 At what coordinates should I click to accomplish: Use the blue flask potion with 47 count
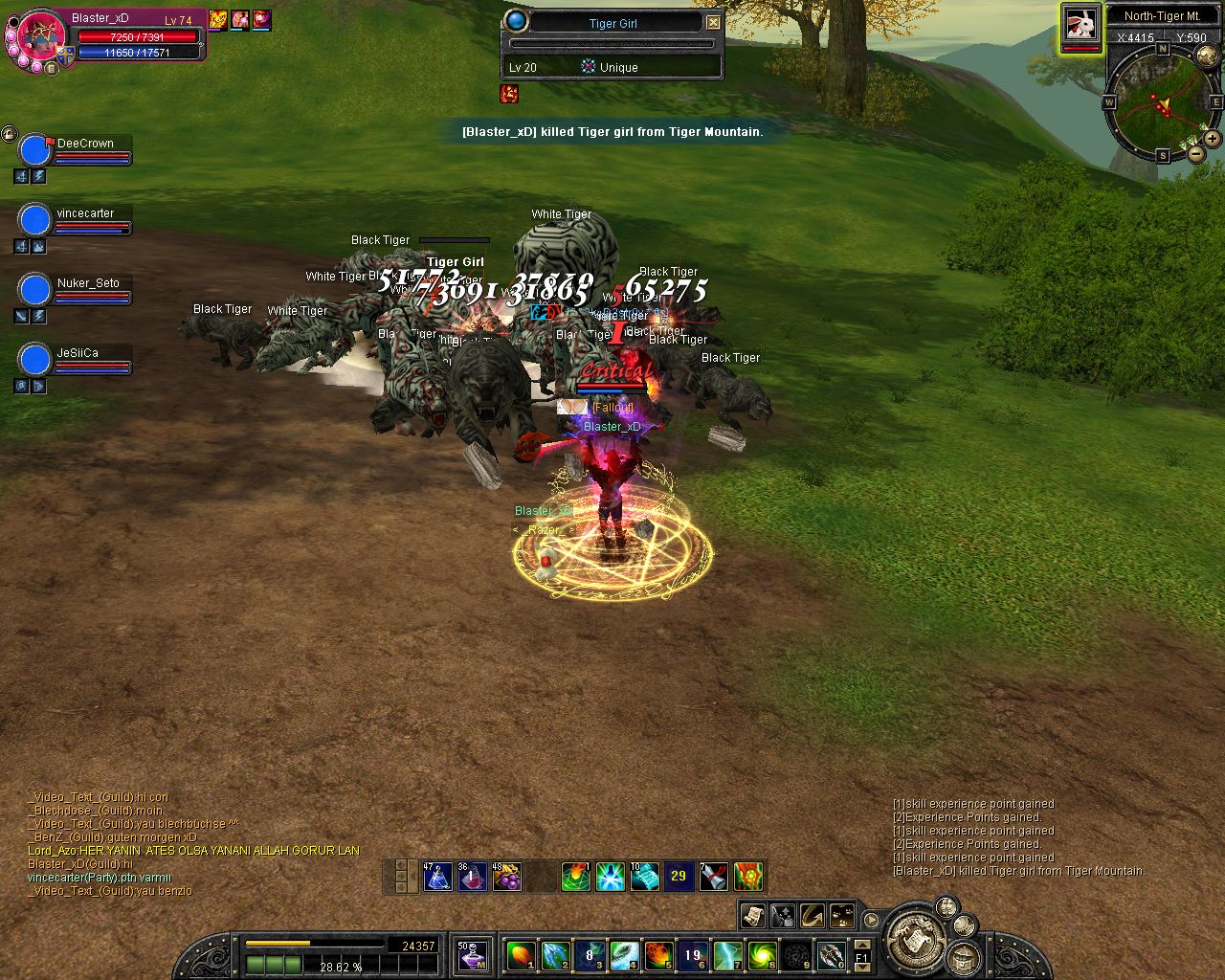(438, 876)
